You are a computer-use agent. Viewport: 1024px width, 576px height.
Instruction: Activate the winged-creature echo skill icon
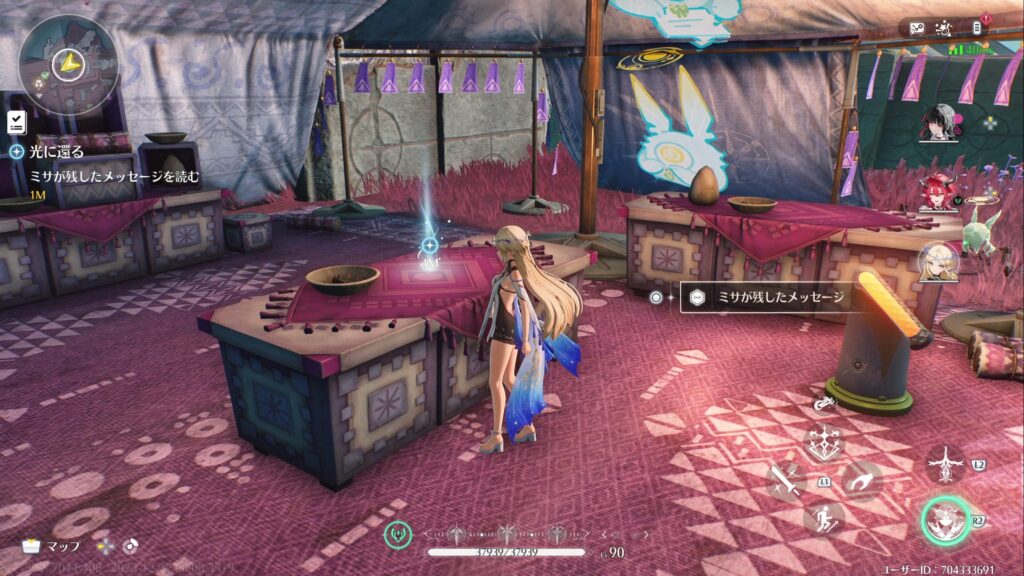(x=945, y=463)
